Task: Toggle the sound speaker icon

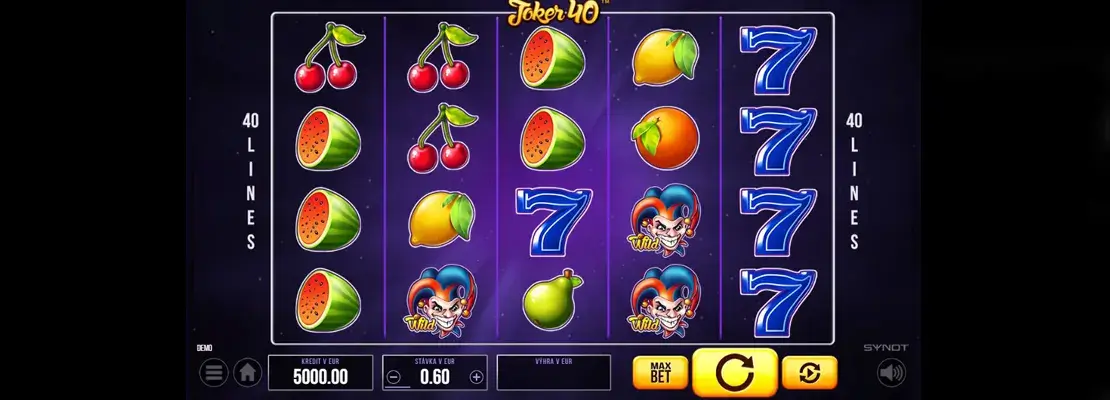Action: point(891,373)
